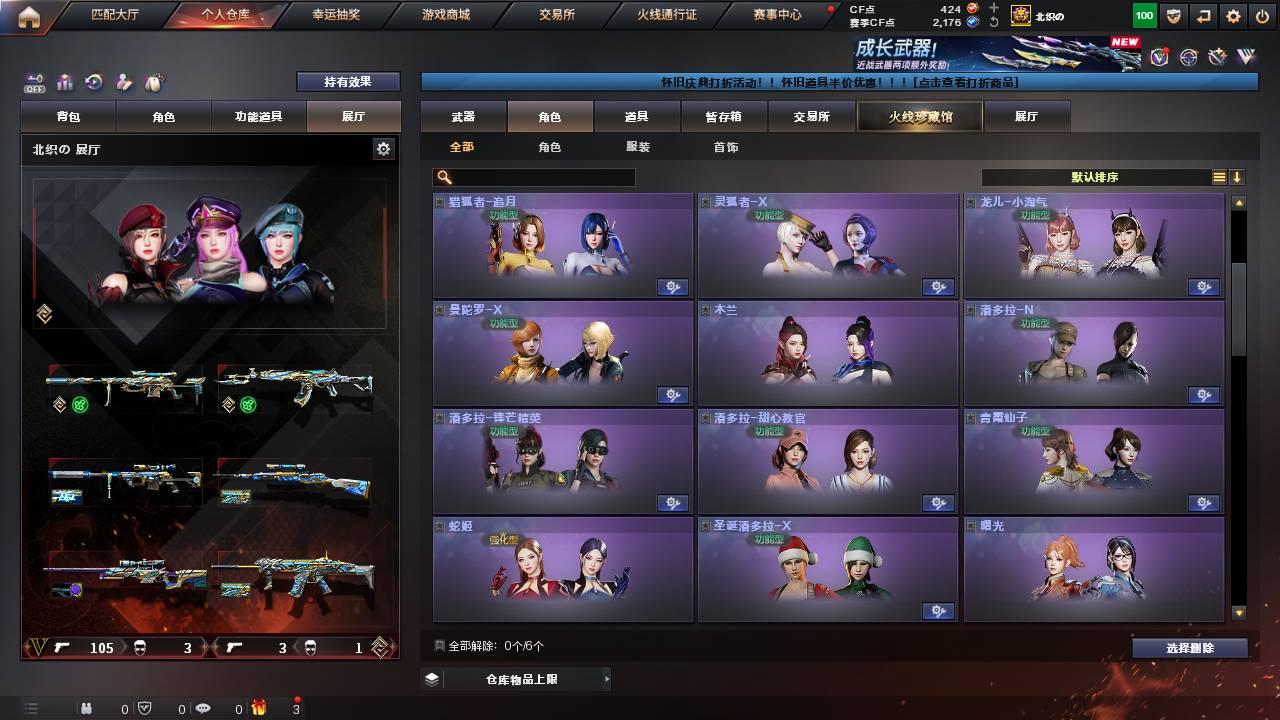Enable the gear toggle on 木兰 character card
This screenshot has width=1280, height=720.
939,396
